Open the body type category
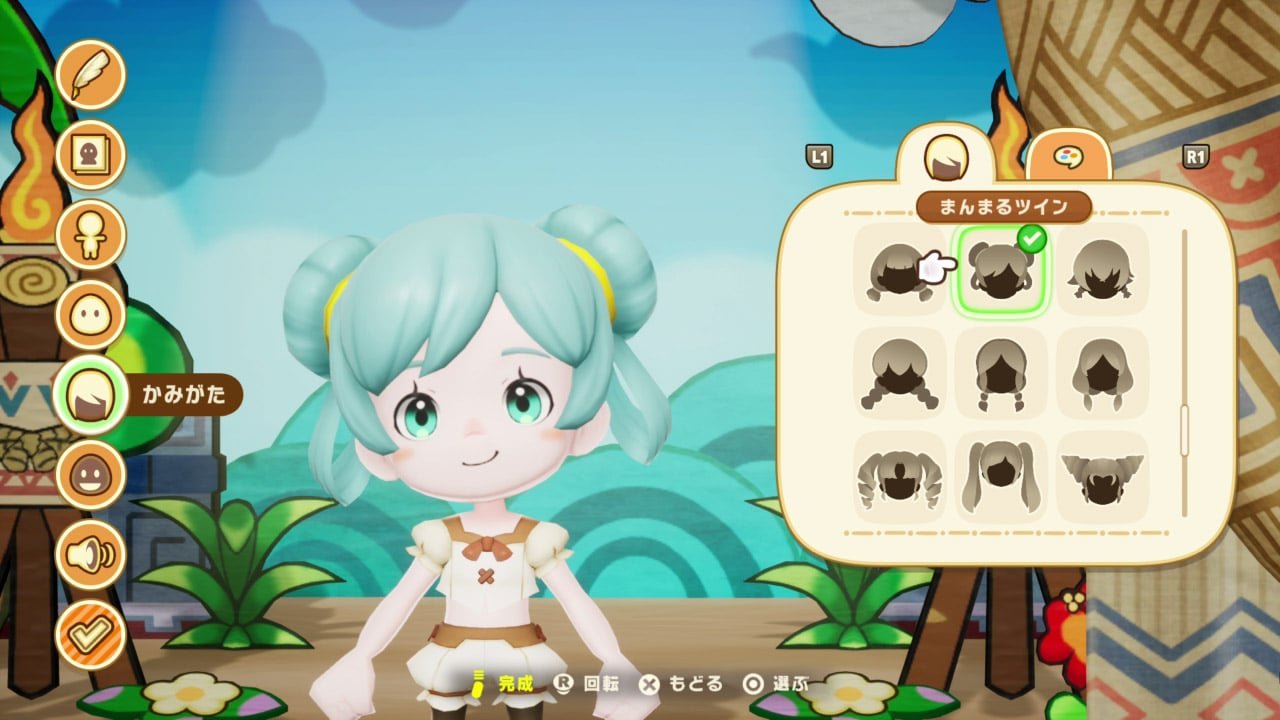 [90, 234]
